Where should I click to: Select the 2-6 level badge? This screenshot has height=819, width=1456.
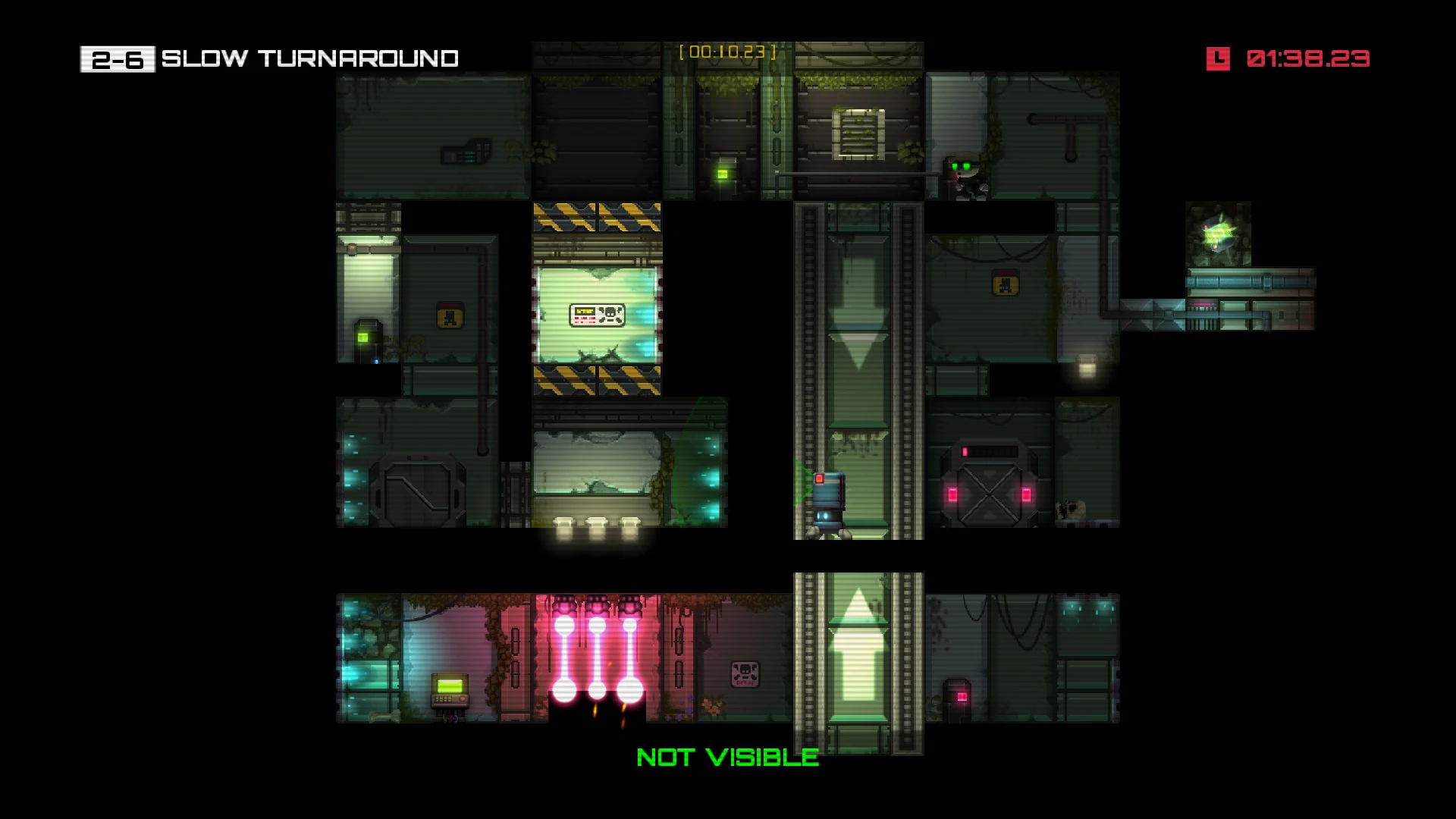(118, 57)
